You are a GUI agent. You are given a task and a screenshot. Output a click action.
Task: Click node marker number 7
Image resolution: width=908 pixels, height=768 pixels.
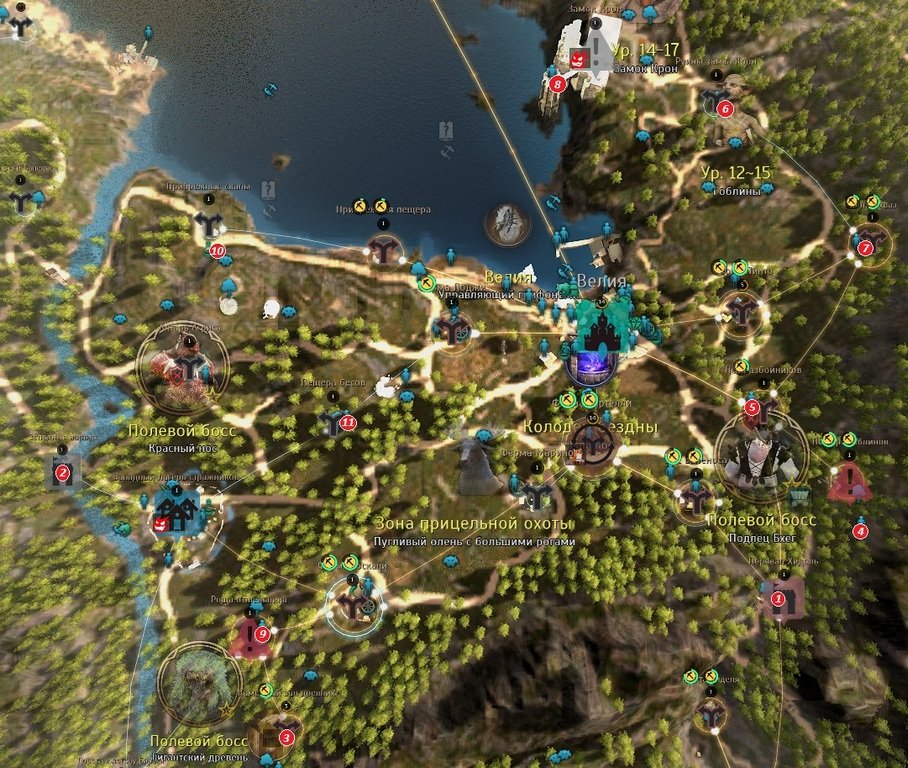[x=866, y=248]
